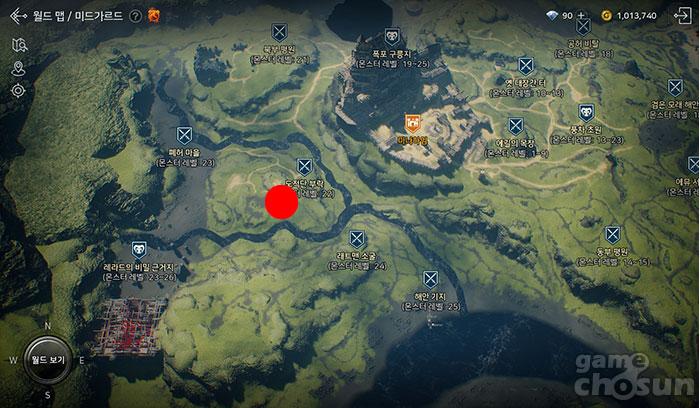Exit the world map with the door icon
The height and width of the screenshot is (408, 700).
685,15
